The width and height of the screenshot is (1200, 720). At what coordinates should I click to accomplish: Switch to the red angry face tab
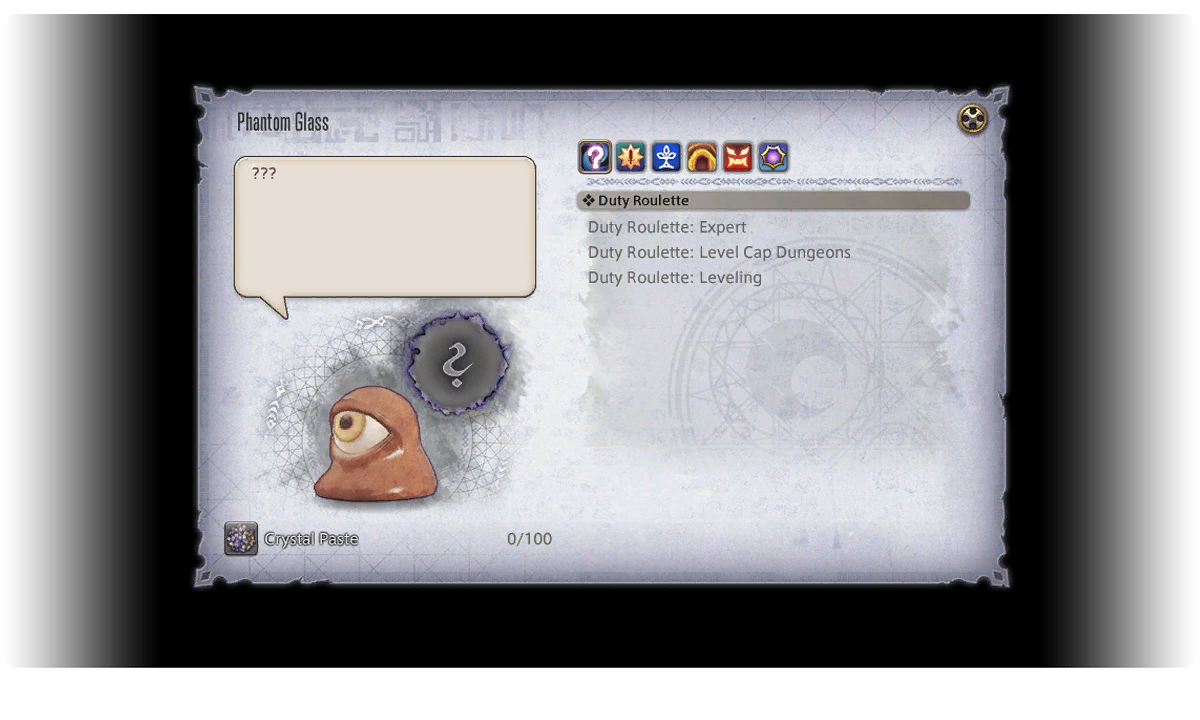tap(738, 157)
